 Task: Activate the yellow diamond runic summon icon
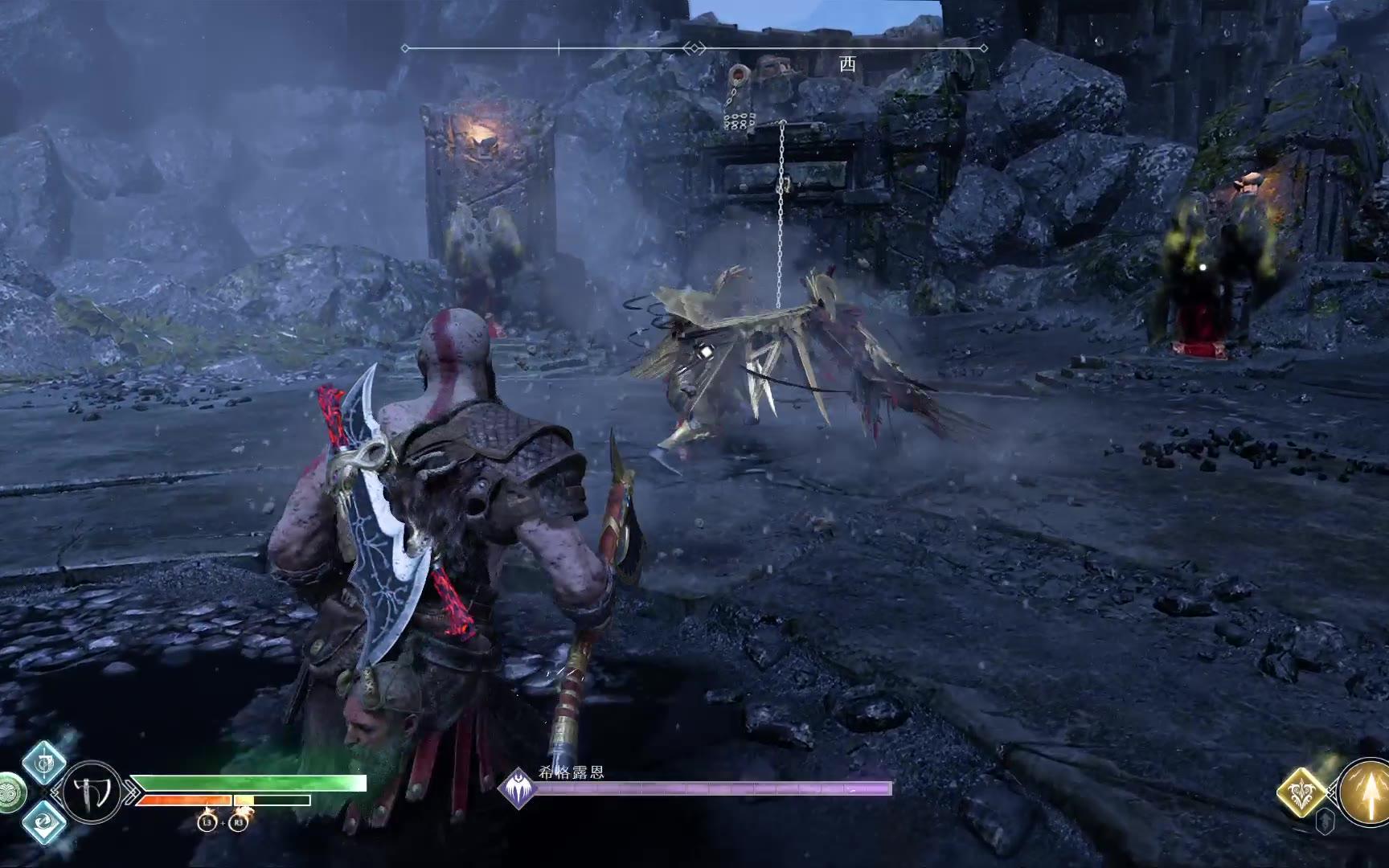point(1303,792)
